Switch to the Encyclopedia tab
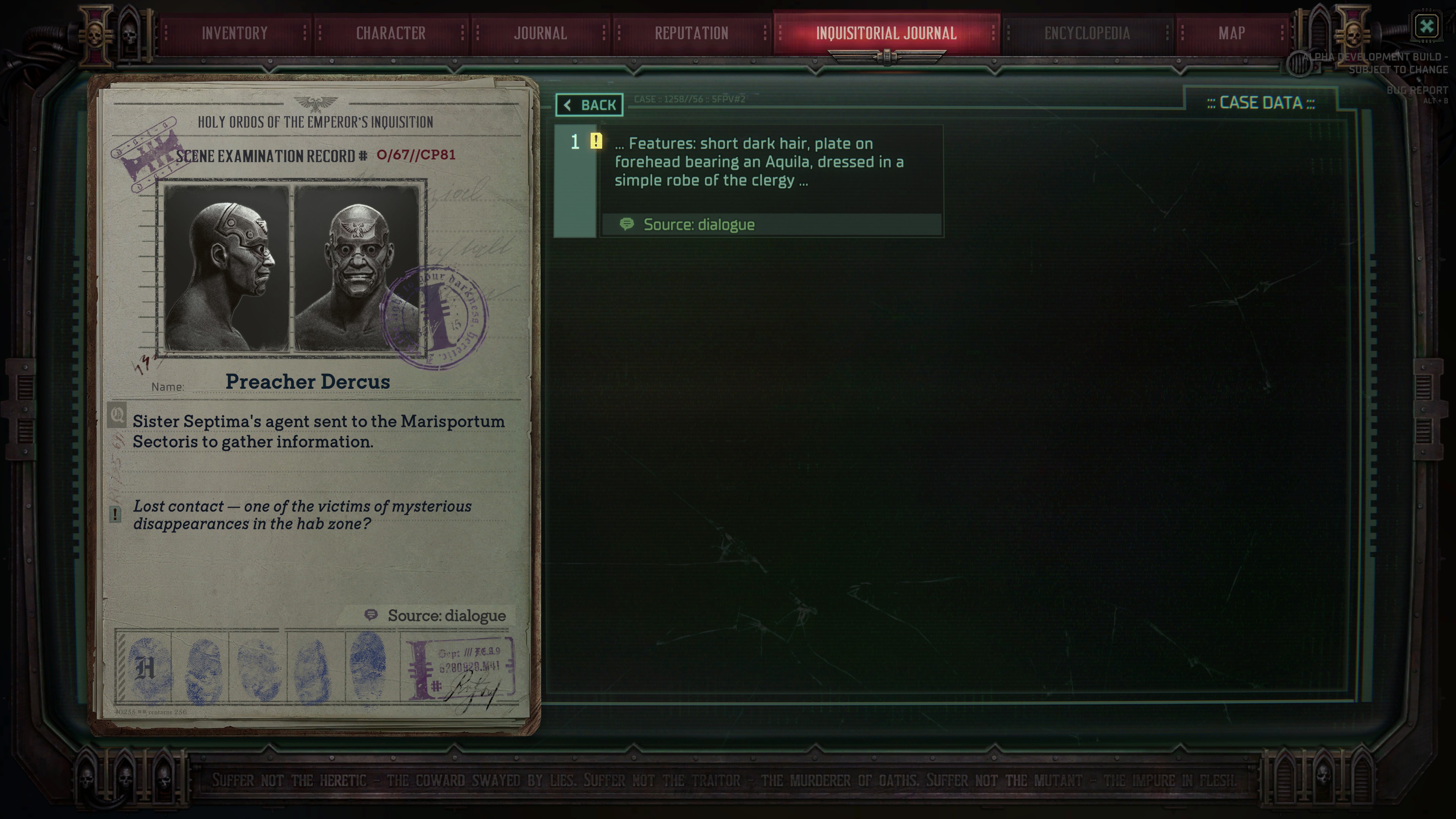Screen dimensions: 1456x819 pyautogui.click(x=1088, y=33)
